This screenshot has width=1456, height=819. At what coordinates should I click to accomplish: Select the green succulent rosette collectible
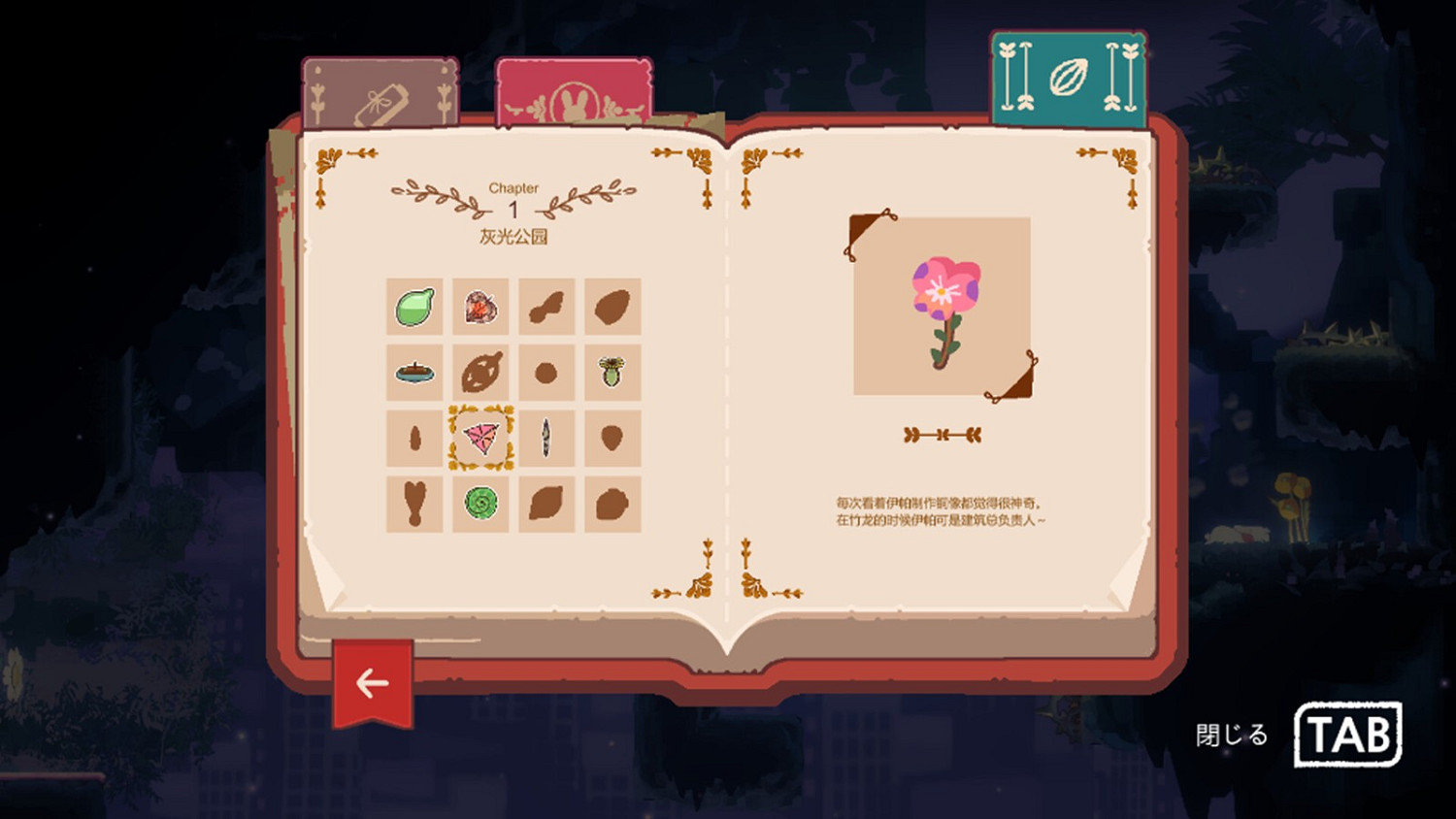point(481,504)
